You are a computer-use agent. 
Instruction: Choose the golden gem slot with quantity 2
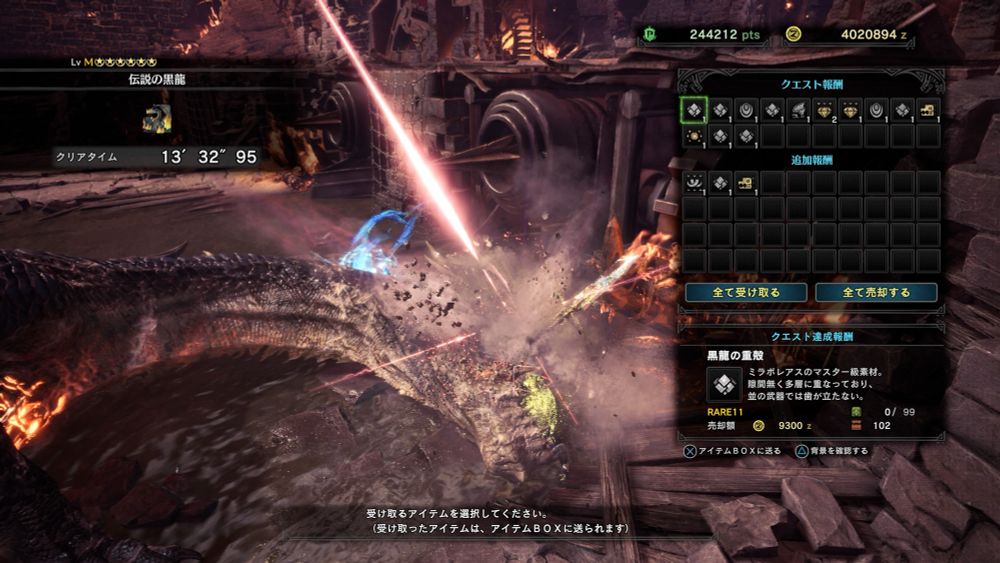click(x=824, y=110)
